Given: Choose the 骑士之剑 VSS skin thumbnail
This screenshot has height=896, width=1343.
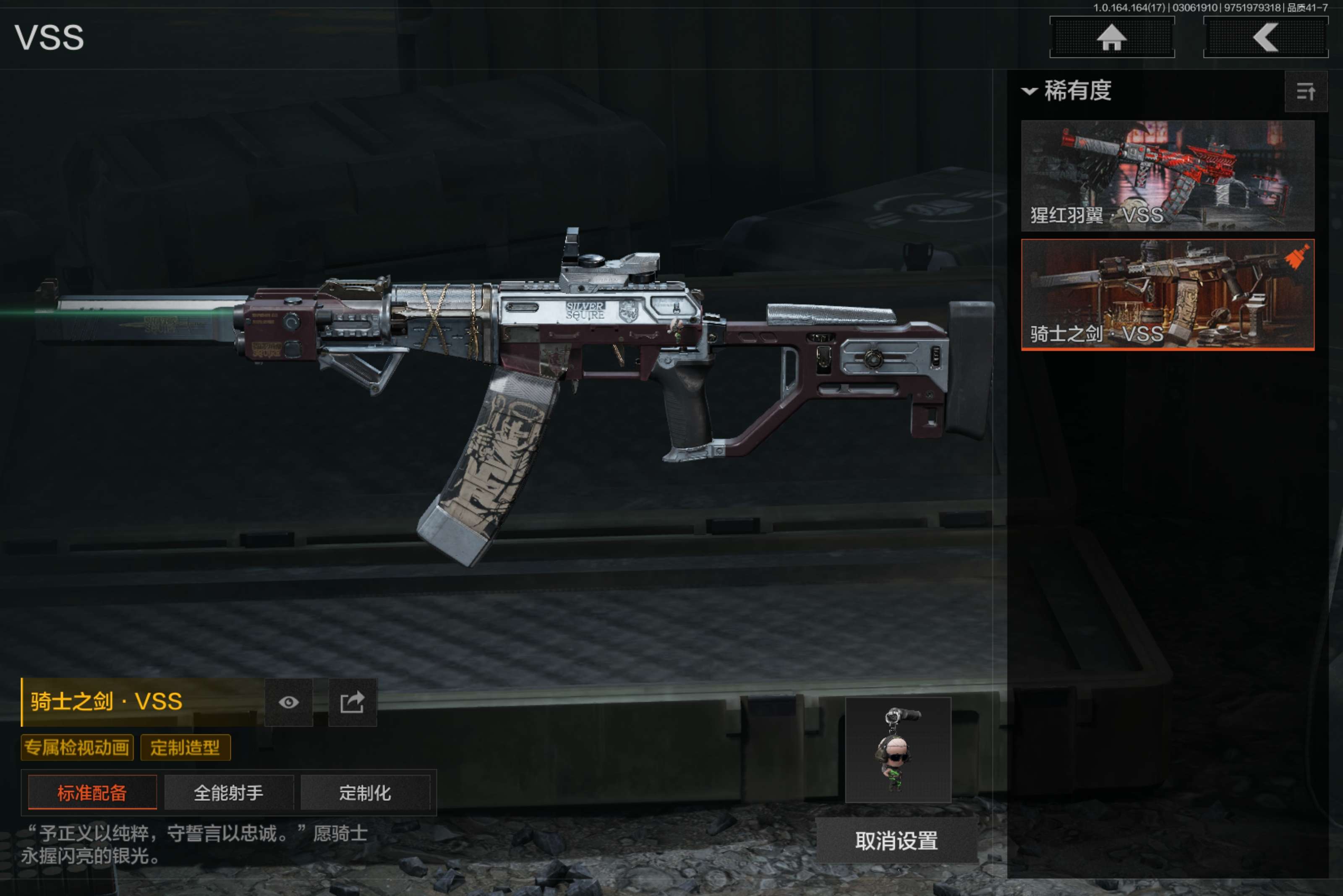Looking at the screenshot, I should tap(1167, 294).
